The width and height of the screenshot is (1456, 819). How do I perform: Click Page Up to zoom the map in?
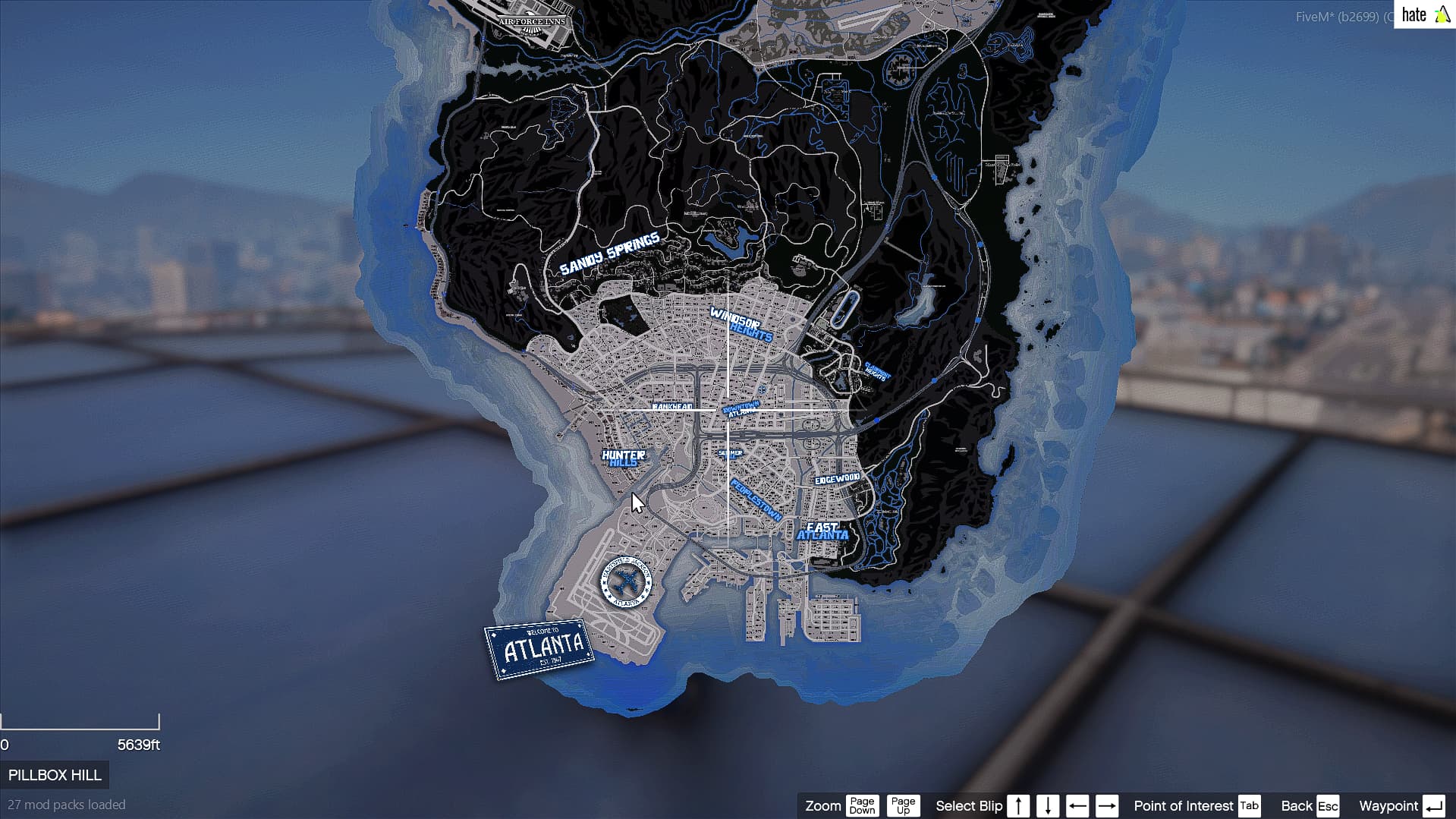pyautogui.click(x=903, y=805)
